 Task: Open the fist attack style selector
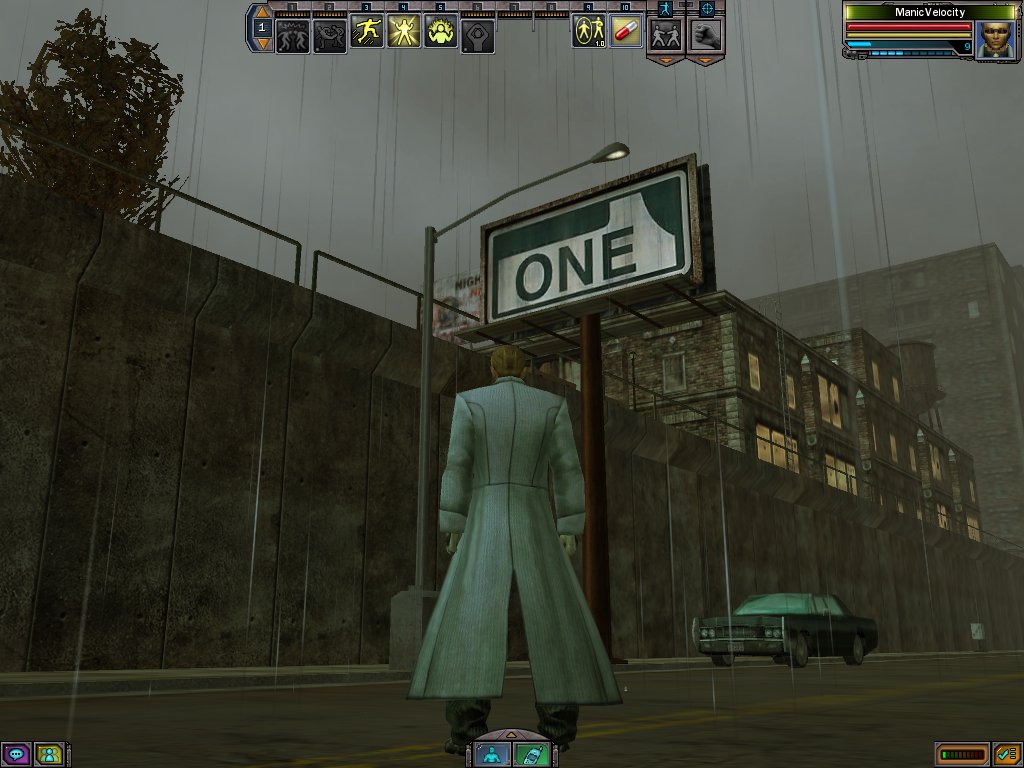(x=706, y=34)
